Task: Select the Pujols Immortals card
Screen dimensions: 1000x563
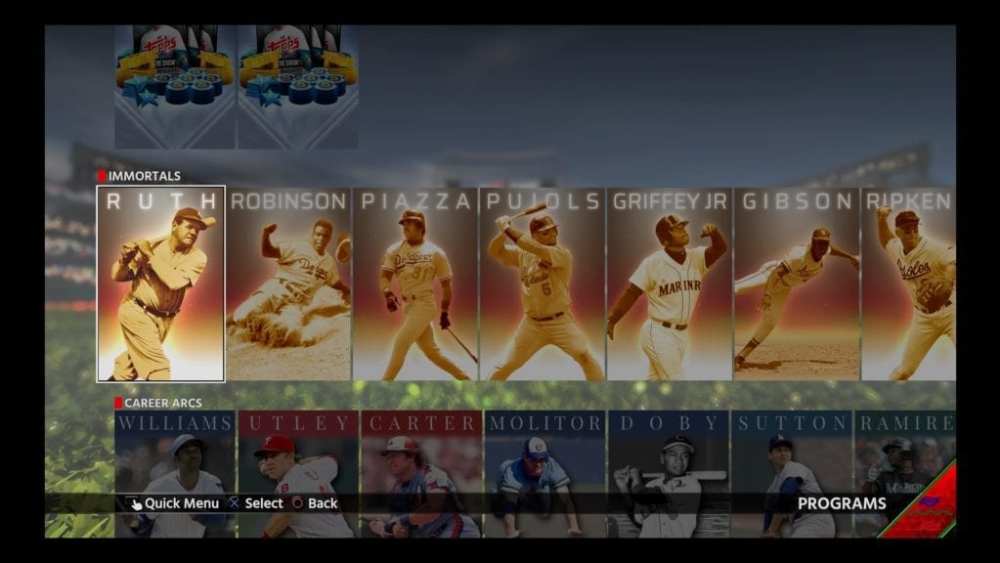Action: pos(543,284)
